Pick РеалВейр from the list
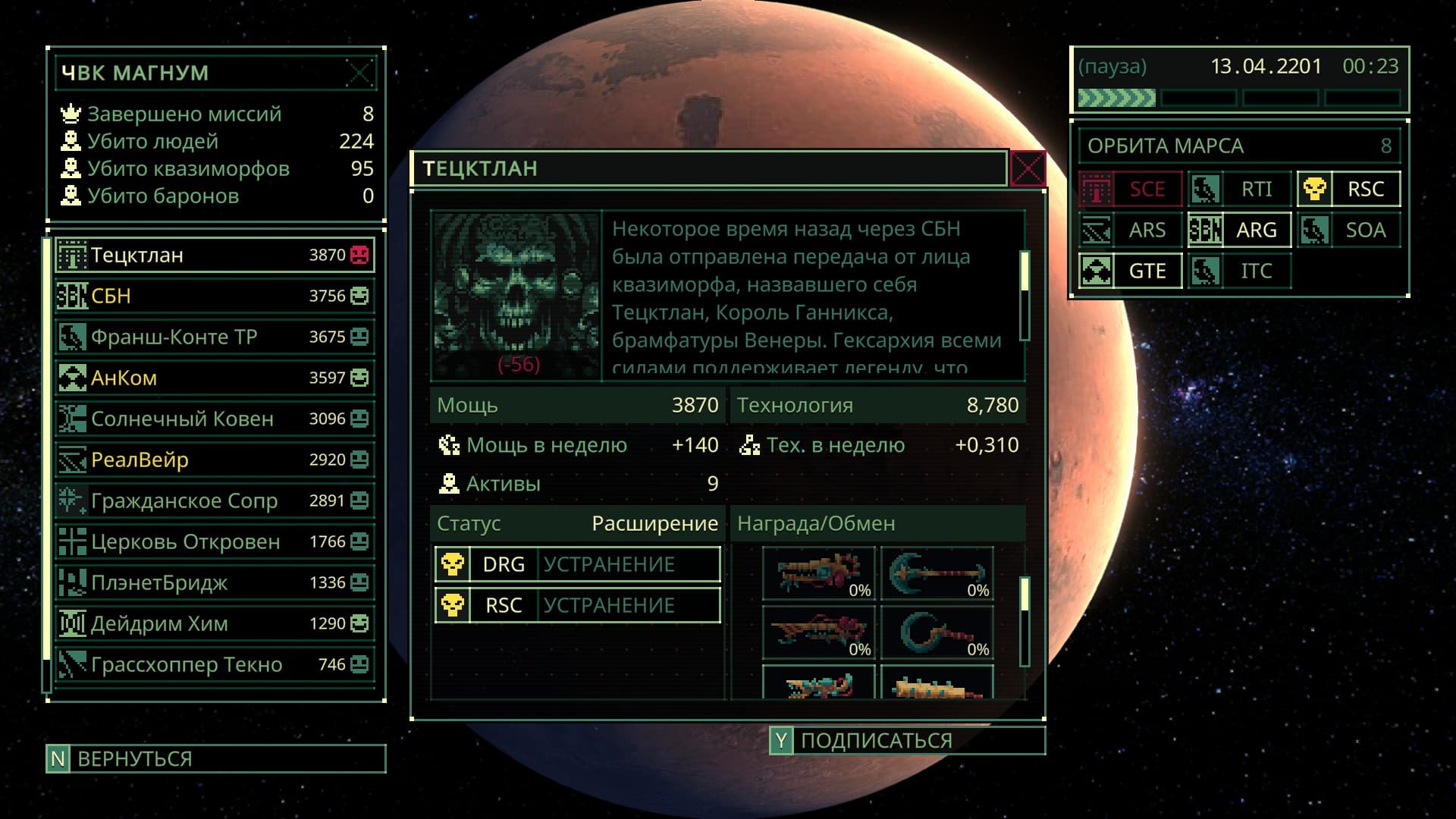The height and width of the screenshot is (819, 1456). 215,460
